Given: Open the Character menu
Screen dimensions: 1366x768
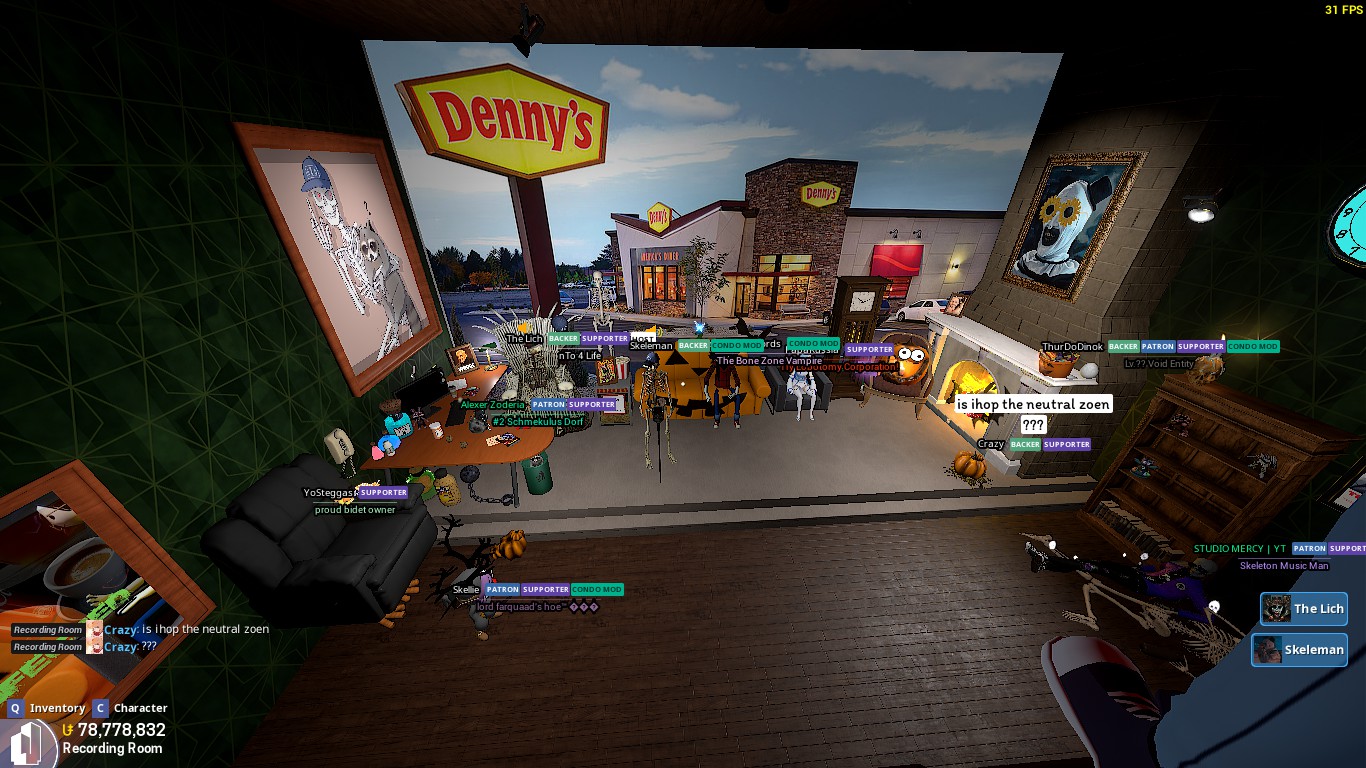Looking at the screenshot, I should click(130, 708).
